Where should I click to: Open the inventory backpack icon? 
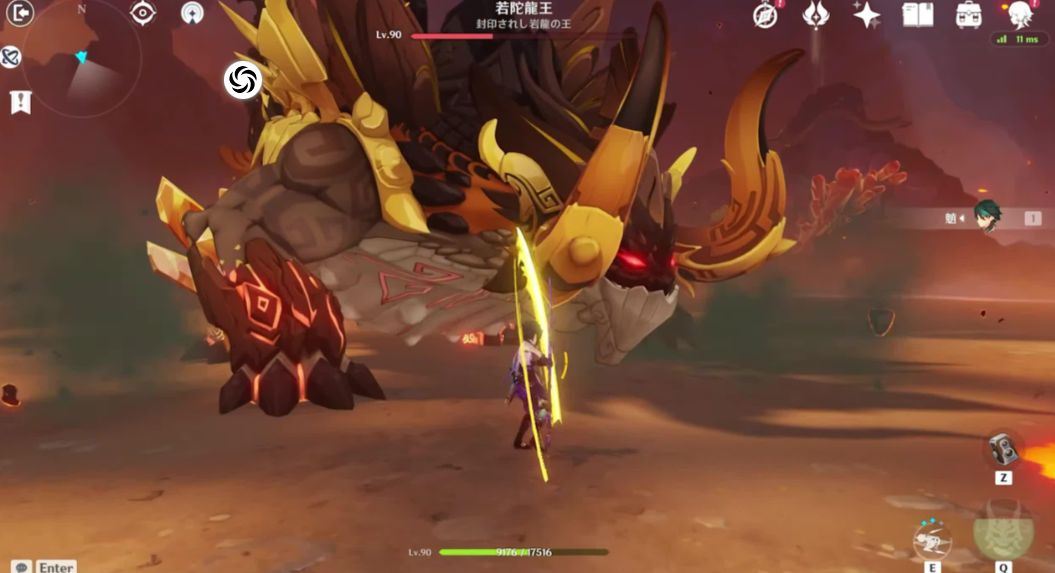tap(968, 14)
